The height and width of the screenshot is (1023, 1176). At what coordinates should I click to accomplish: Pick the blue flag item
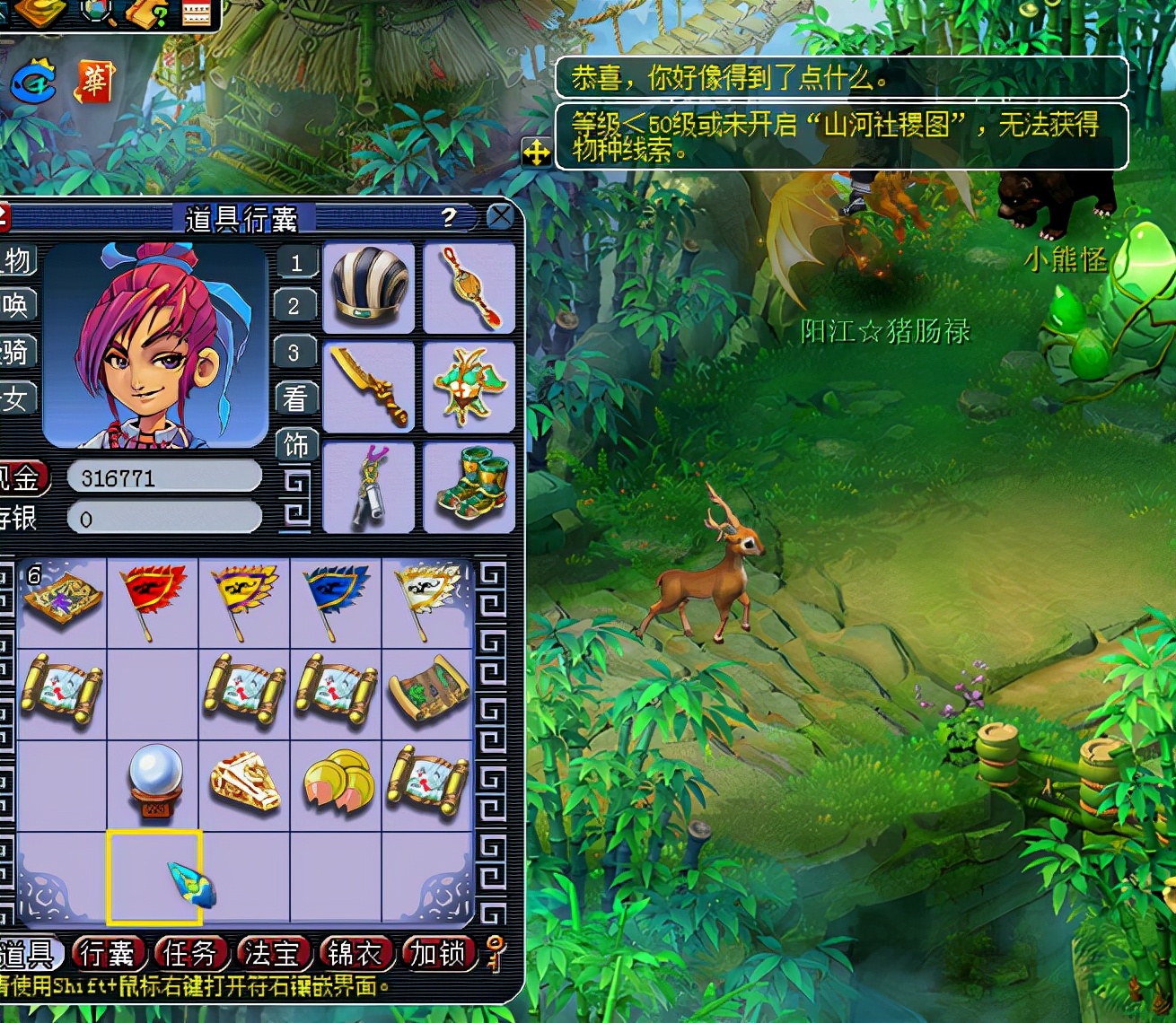coord(336,601)
